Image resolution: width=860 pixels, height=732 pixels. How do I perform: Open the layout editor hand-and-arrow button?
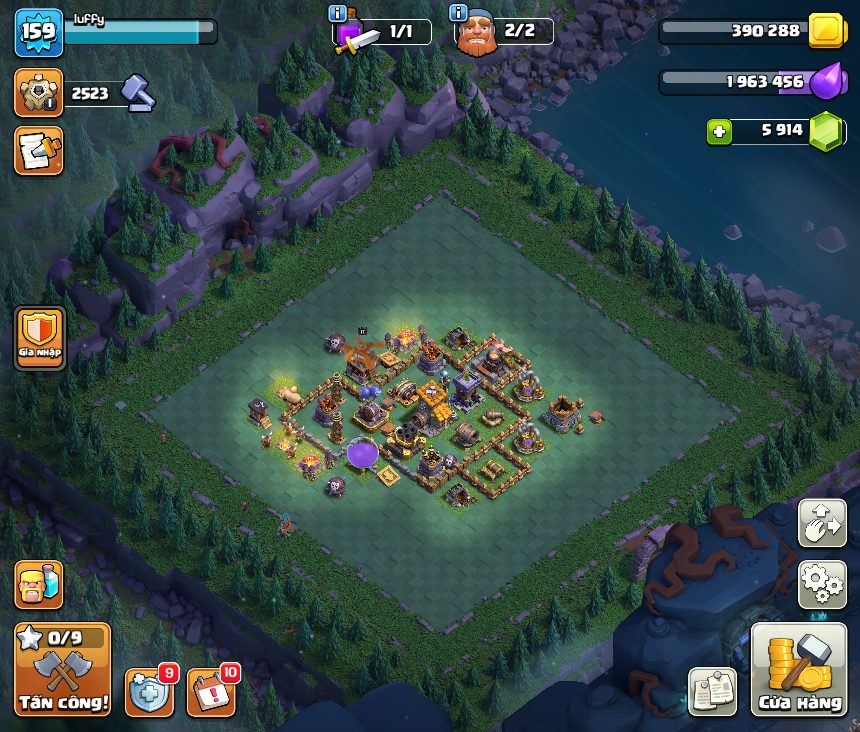822,524
